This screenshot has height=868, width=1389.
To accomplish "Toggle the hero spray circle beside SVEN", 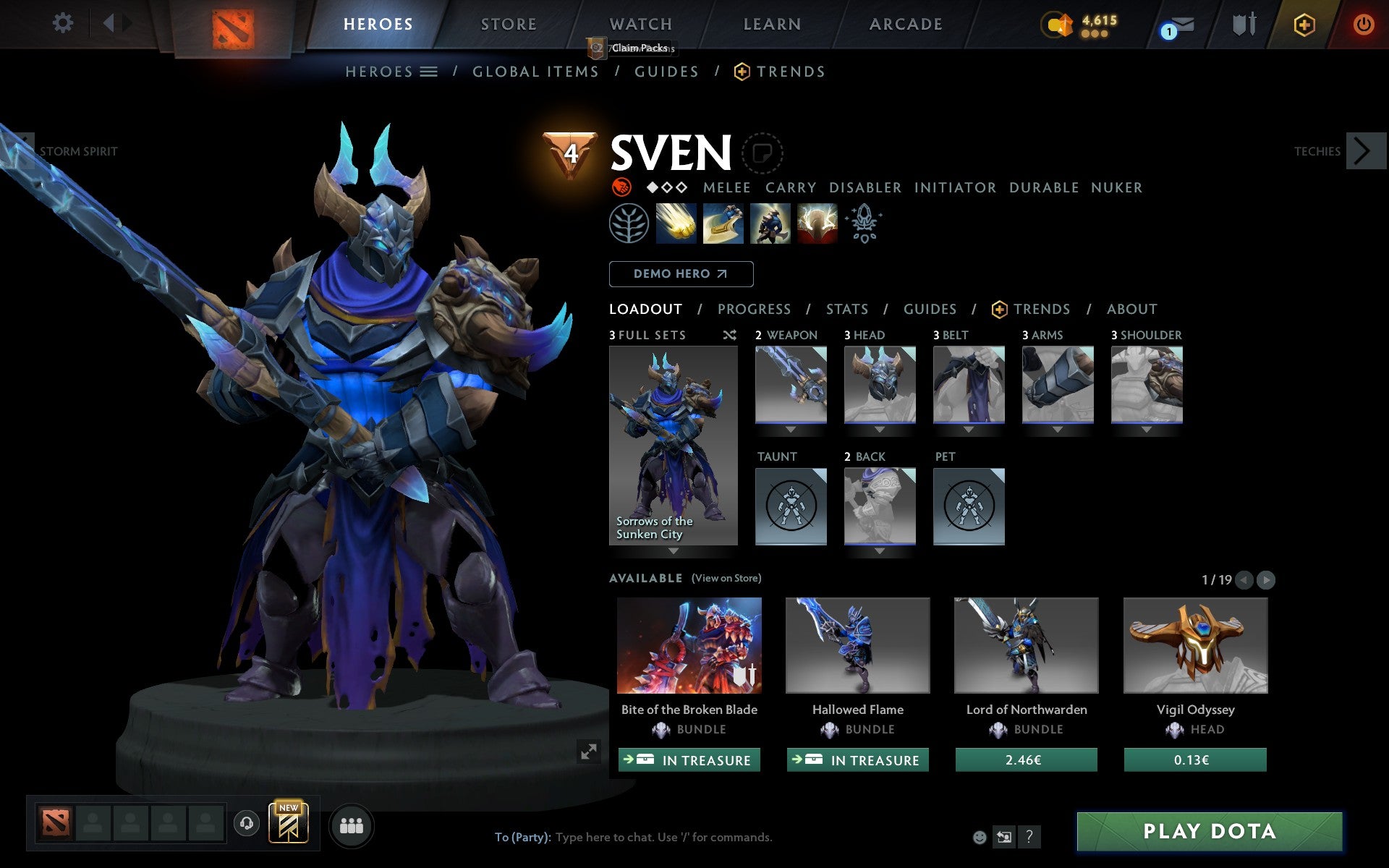I will [762, 153].
